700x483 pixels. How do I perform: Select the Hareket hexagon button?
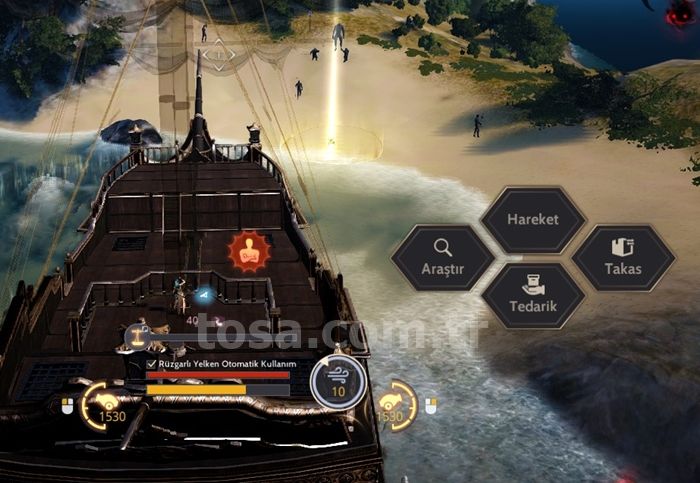[x=532, y=220]
